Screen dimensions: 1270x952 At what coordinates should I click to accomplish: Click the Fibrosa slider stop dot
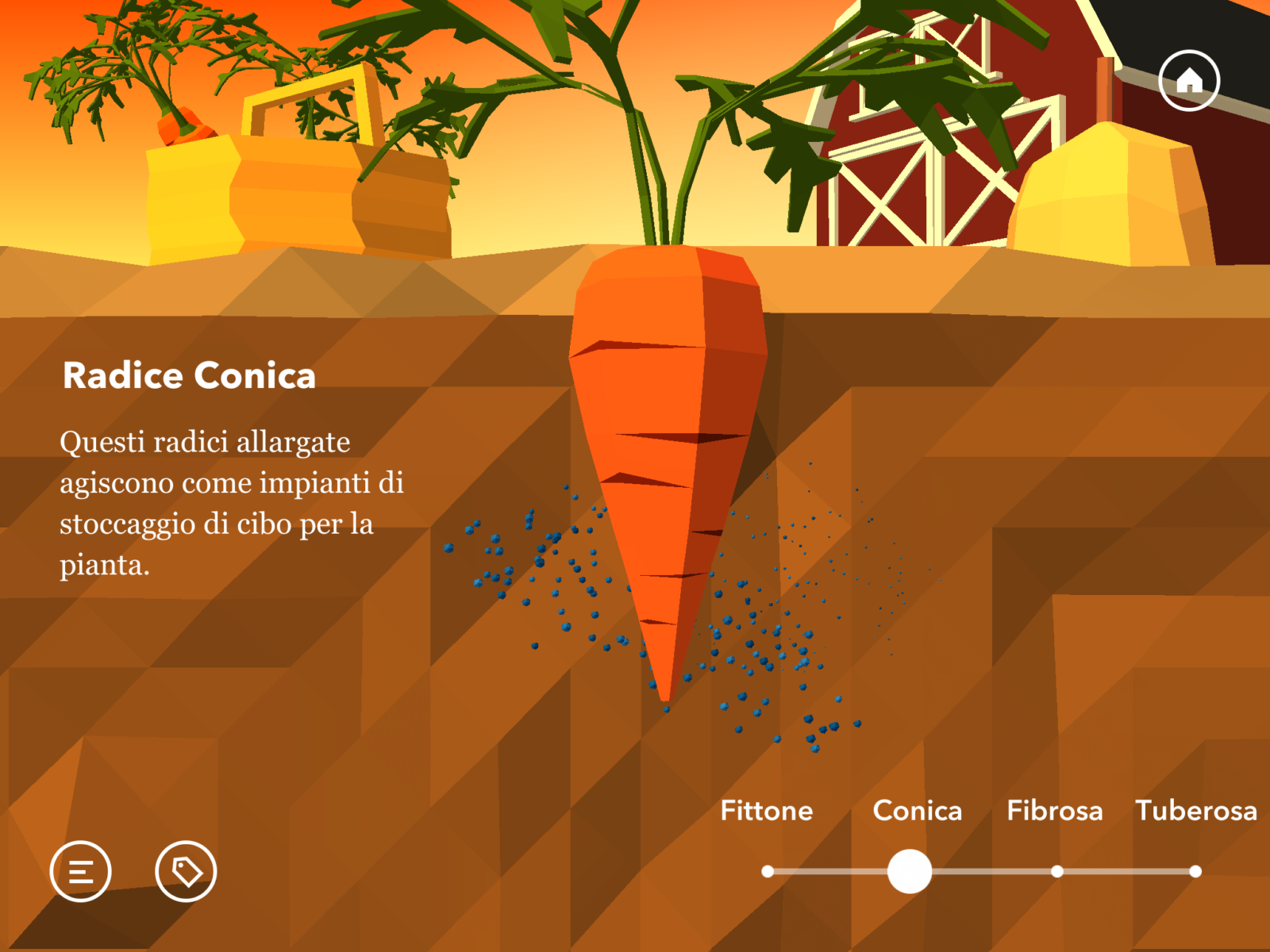tap(1056, 871)
